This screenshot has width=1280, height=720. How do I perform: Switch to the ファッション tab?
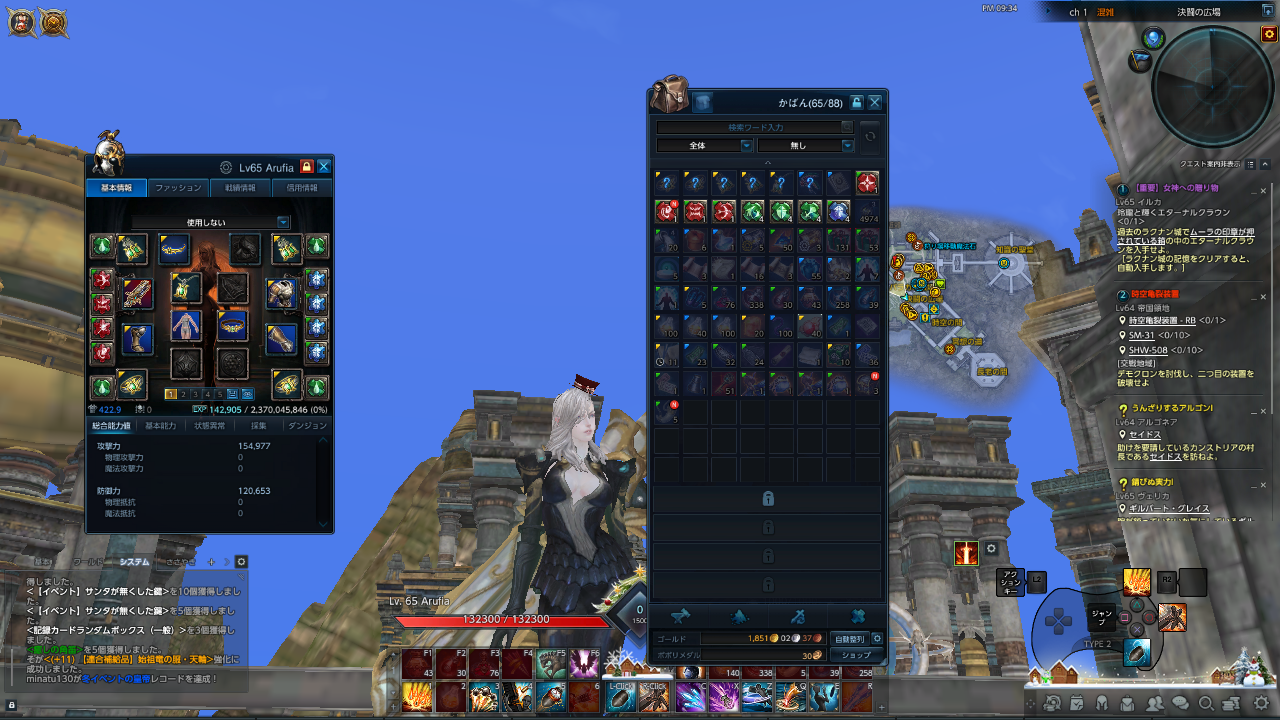tap(178, 188)
